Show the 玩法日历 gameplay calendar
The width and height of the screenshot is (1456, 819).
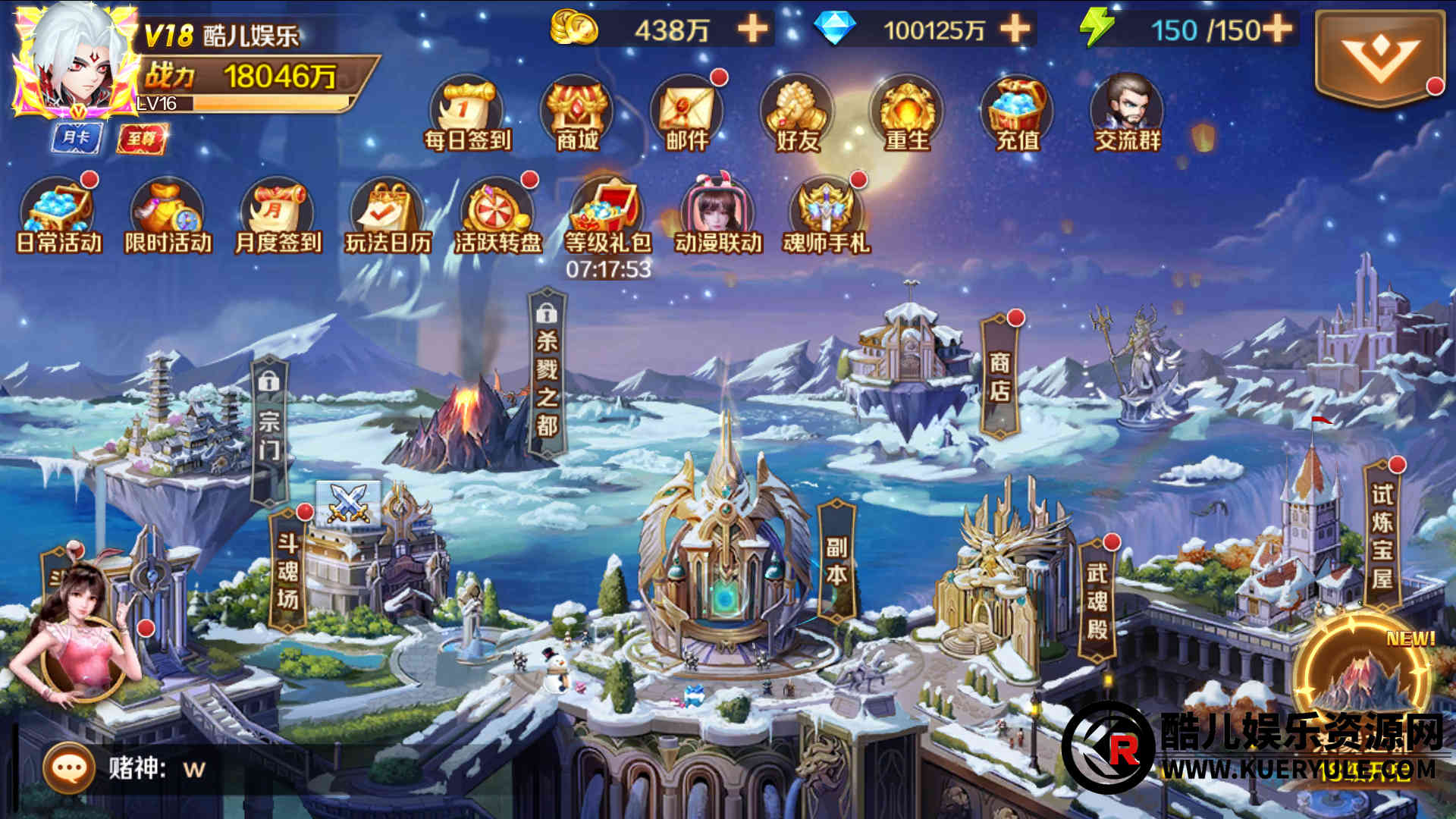point(388,215)
